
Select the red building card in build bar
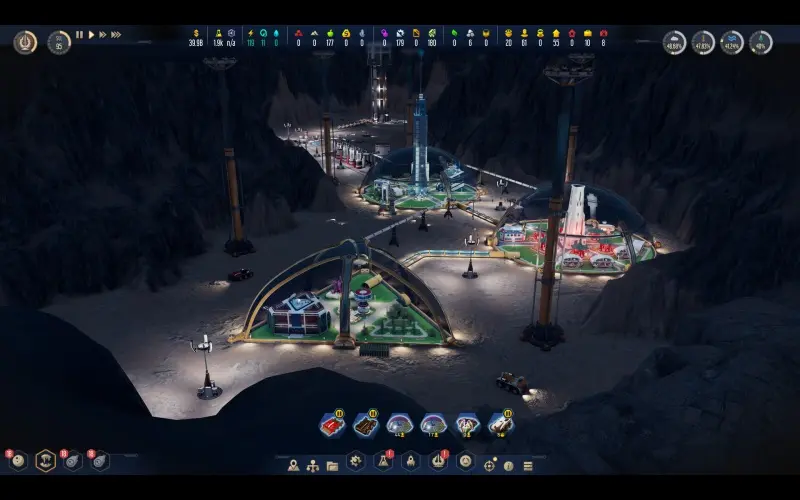click(x=332, y=425)
